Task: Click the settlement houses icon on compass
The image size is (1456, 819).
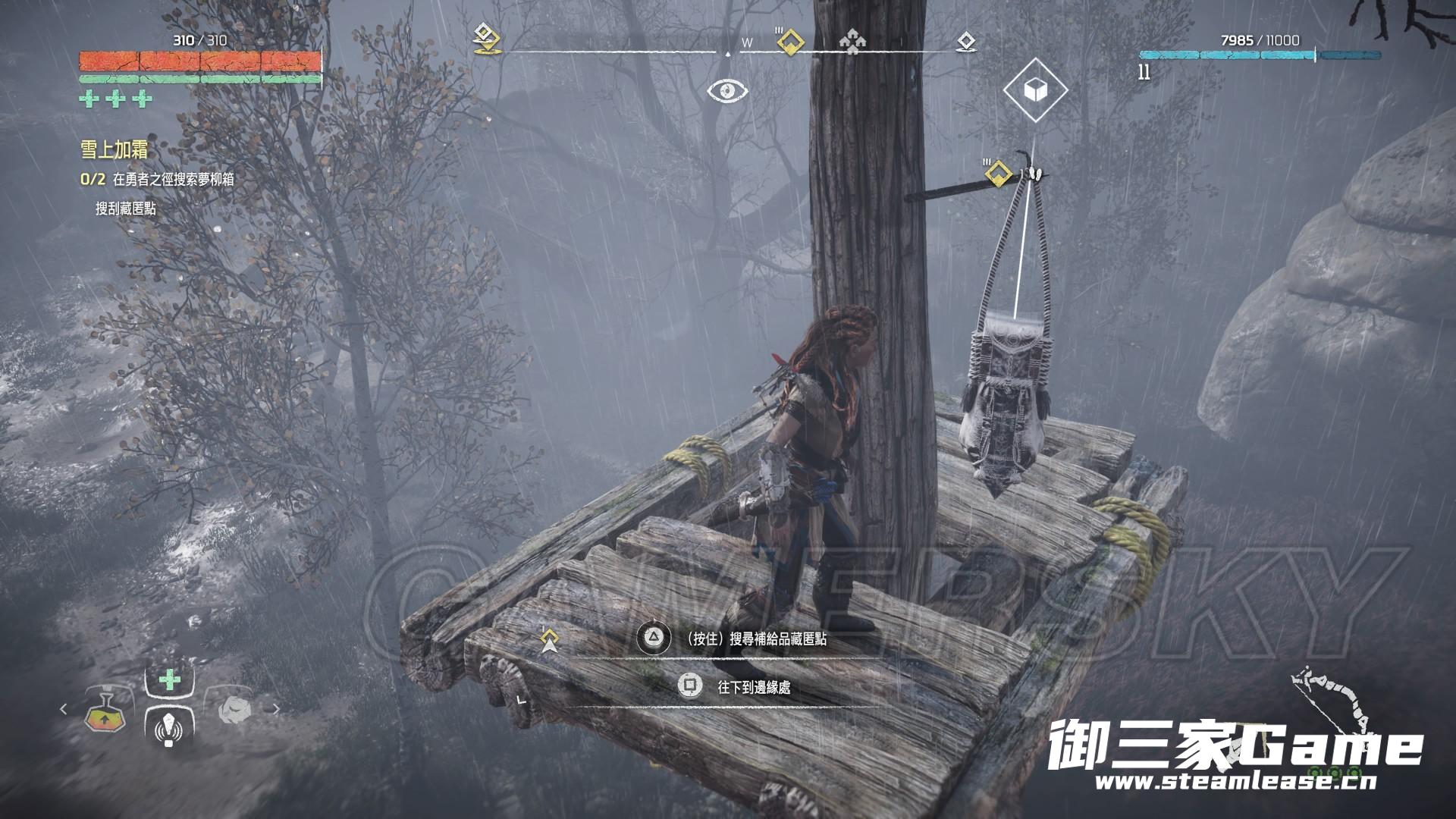Action: [852, 42]
